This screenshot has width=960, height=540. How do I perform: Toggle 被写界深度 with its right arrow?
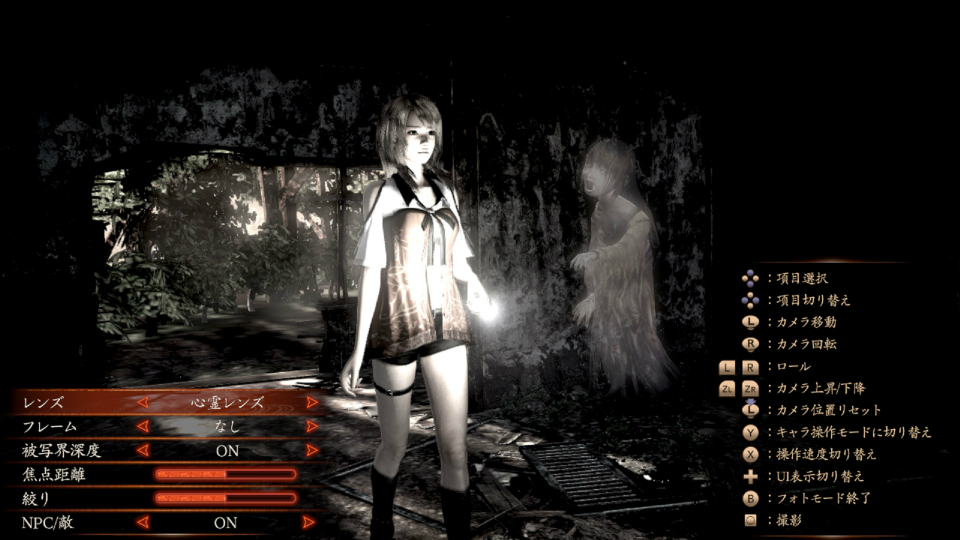tap(312, 450)
